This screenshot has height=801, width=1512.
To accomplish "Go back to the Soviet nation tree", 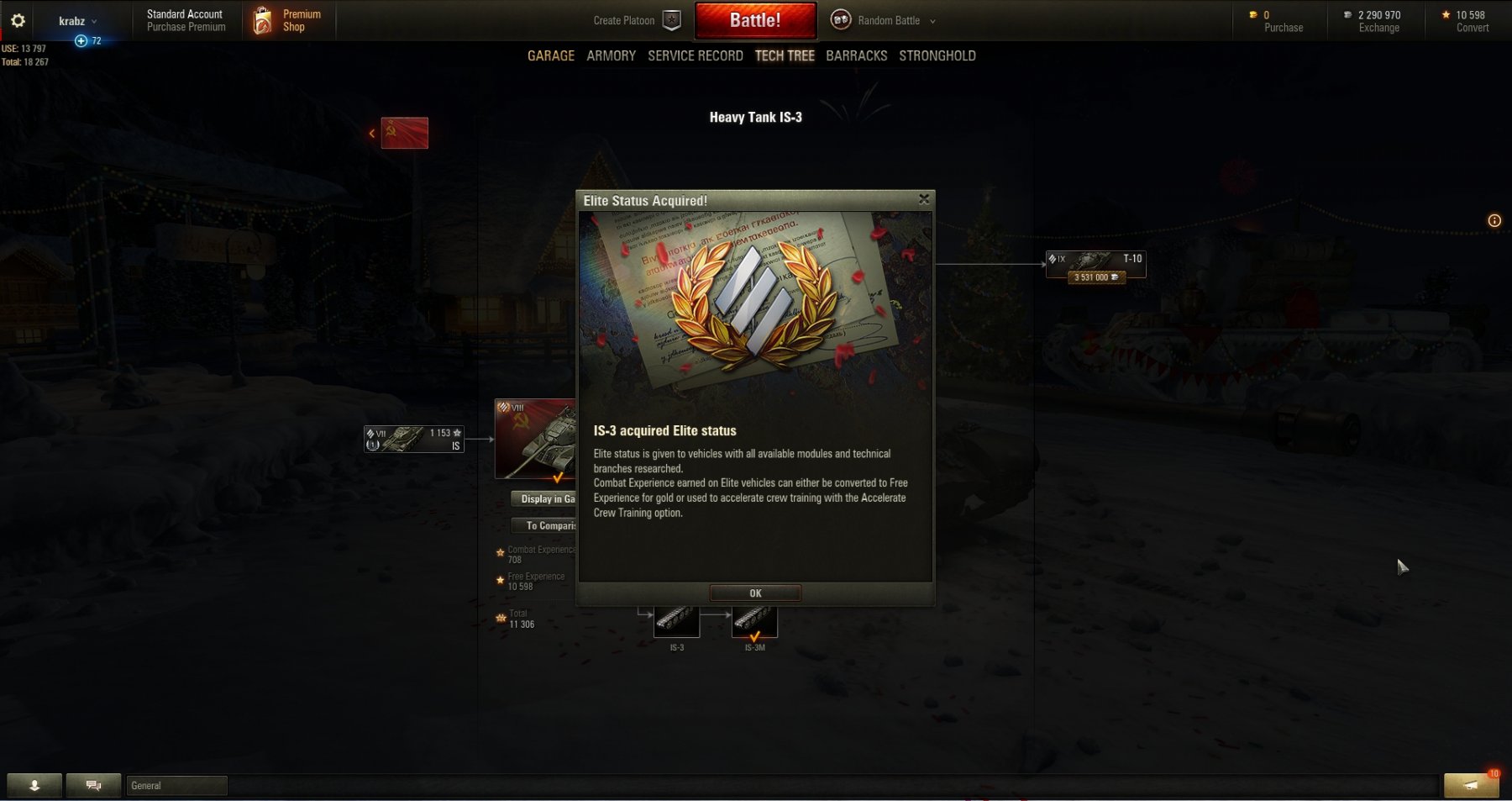I will [x=403, y=133].
